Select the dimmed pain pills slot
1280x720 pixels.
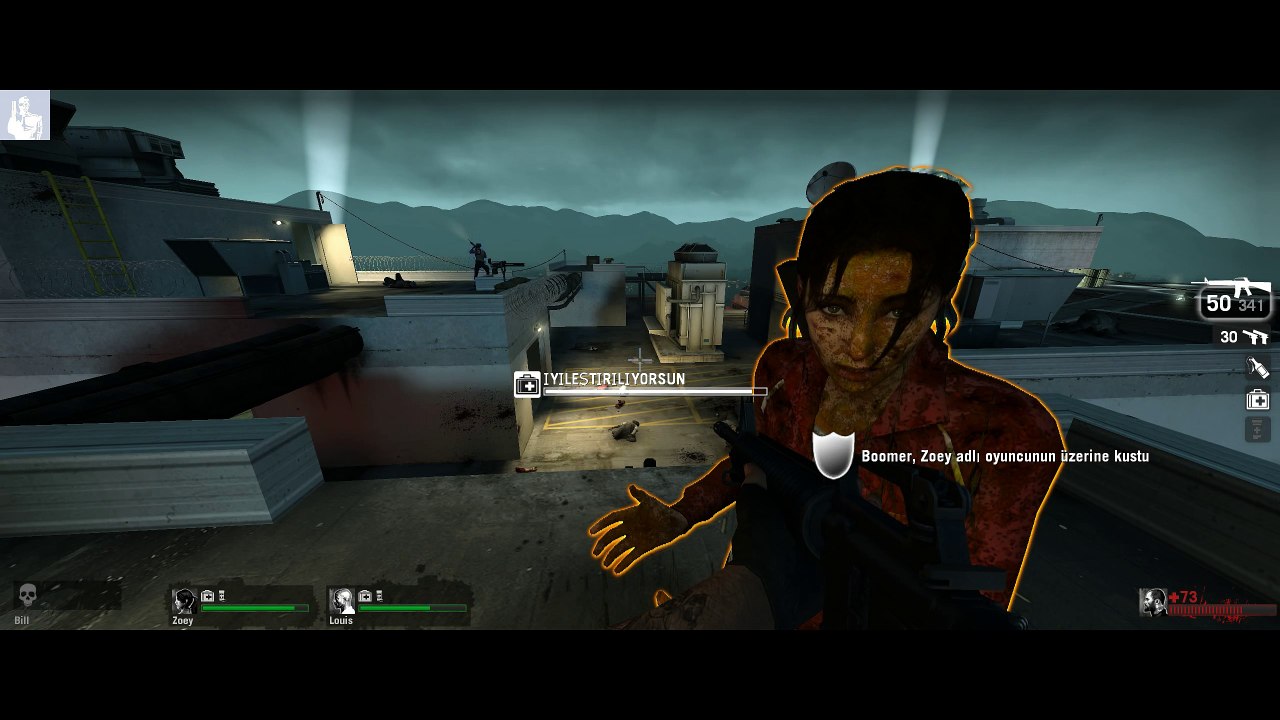click(x=1257, y=430)
